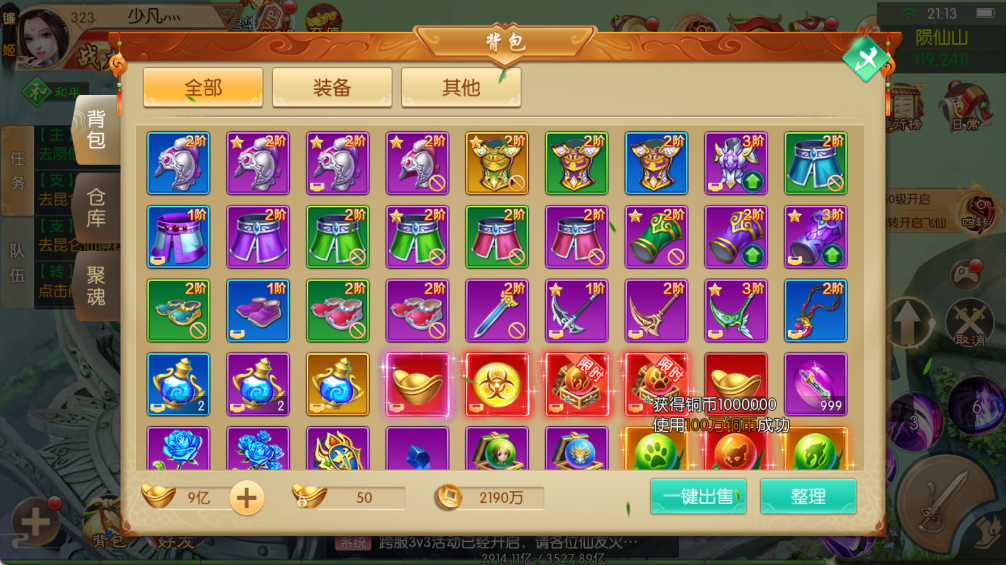Image resolution: width=1006 pixels, height=565 pixels.
Task: Show only 装备 (Equipment) items
Action: pos(332,88)
